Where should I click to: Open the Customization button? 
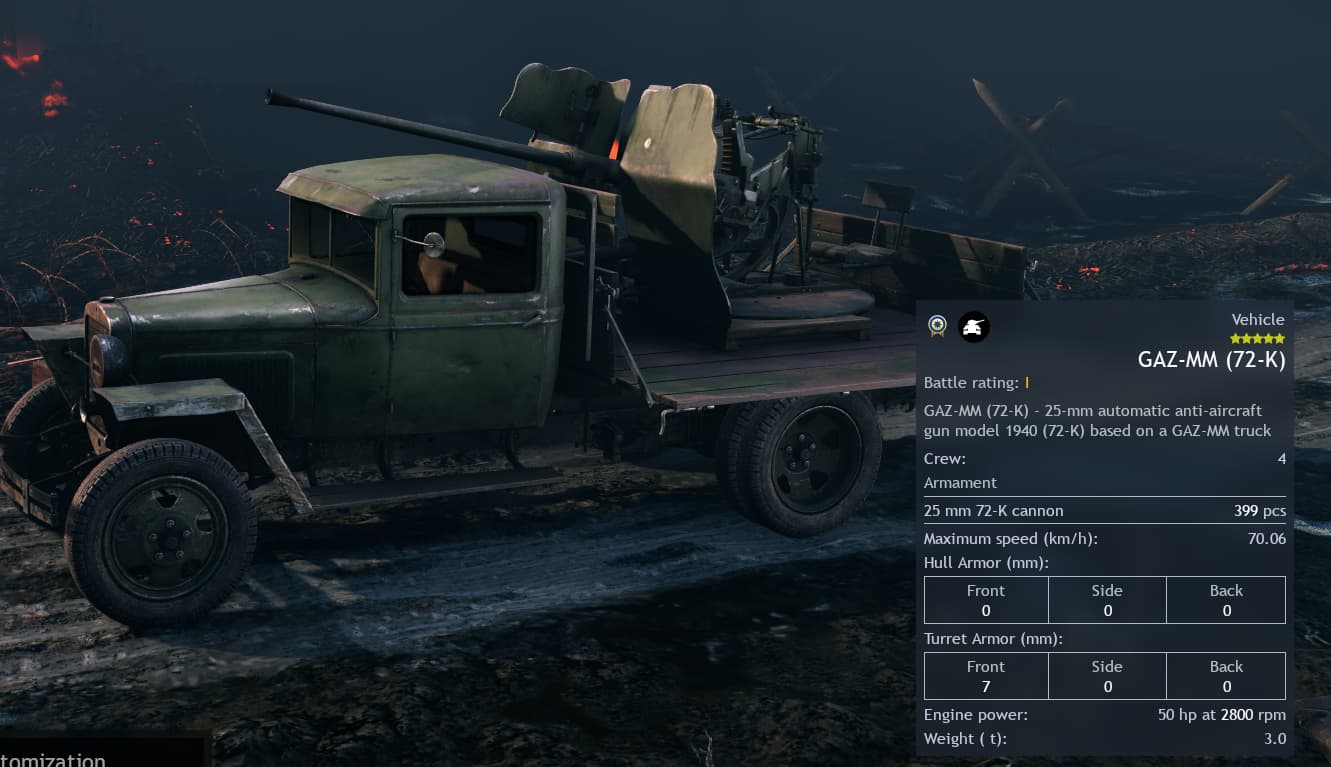[x=60, y=757]
